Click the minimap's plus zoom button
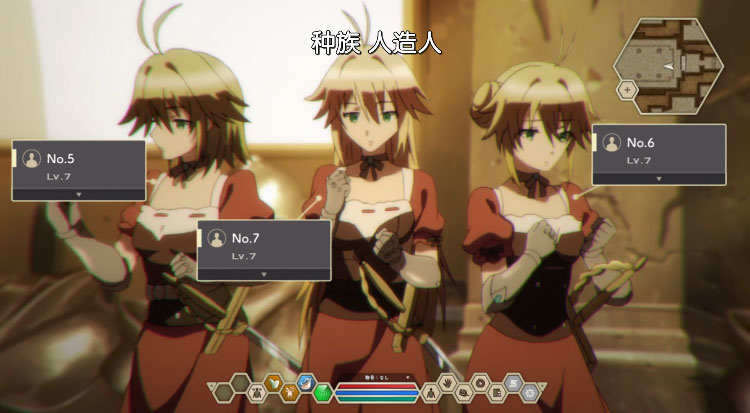The image size is (750, 413). click(x=627, y=89)
